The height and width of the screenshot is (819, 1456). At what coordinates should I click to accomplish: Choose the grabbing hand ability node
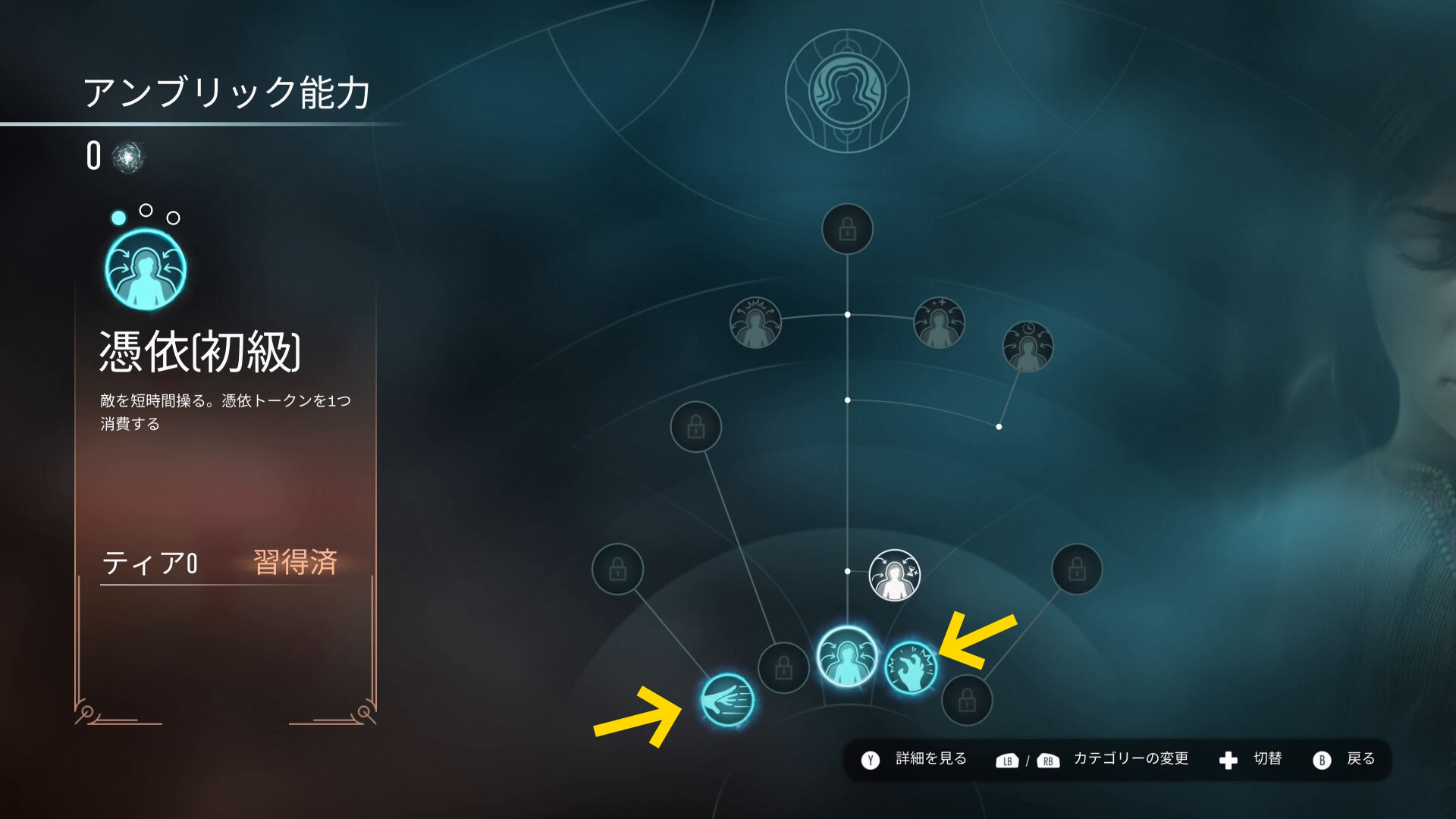(x=911, y=667)
